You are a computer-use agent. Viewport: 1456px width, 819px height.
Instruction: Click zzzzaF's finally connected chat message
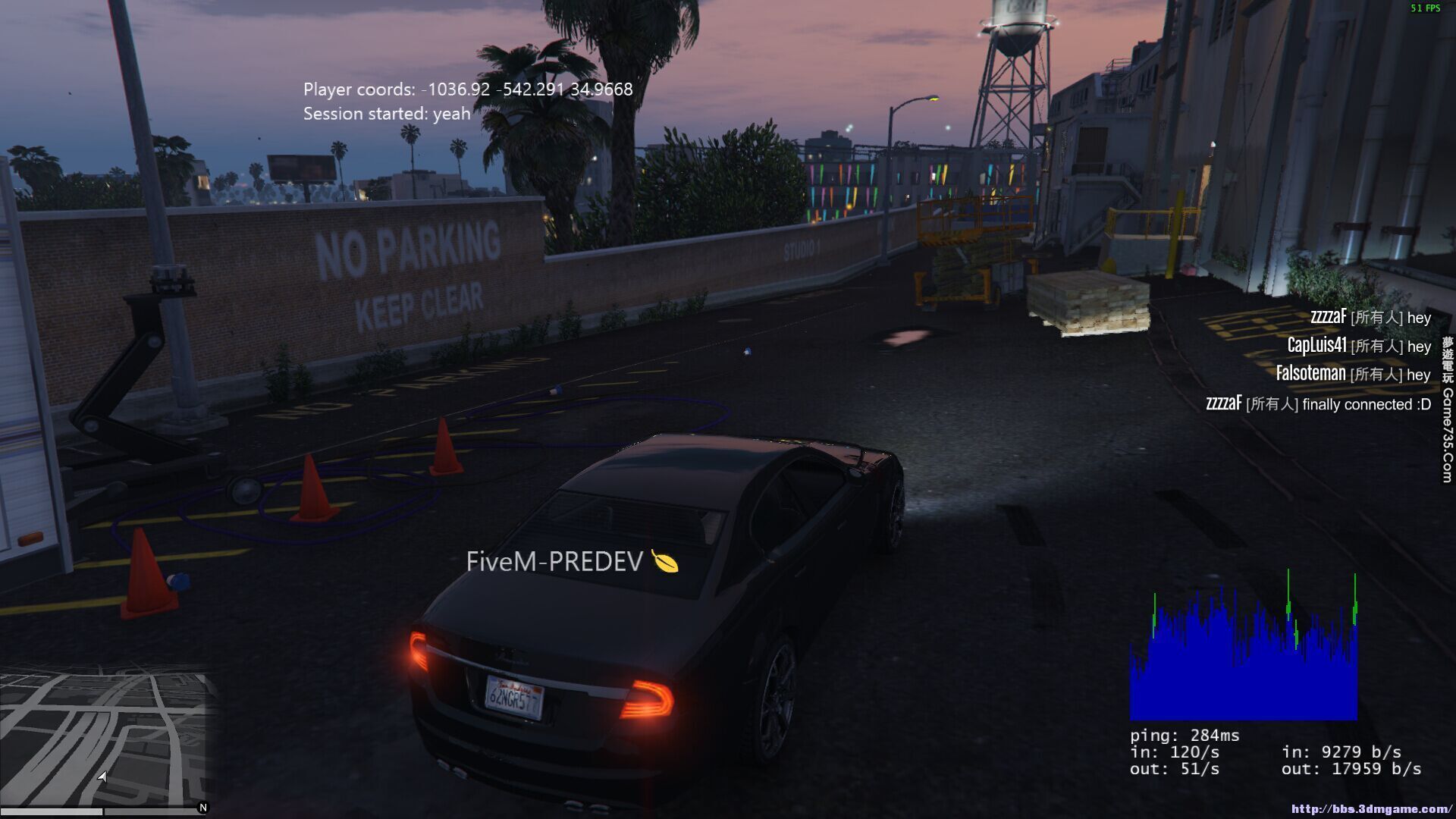click(x=1318, y=403)
